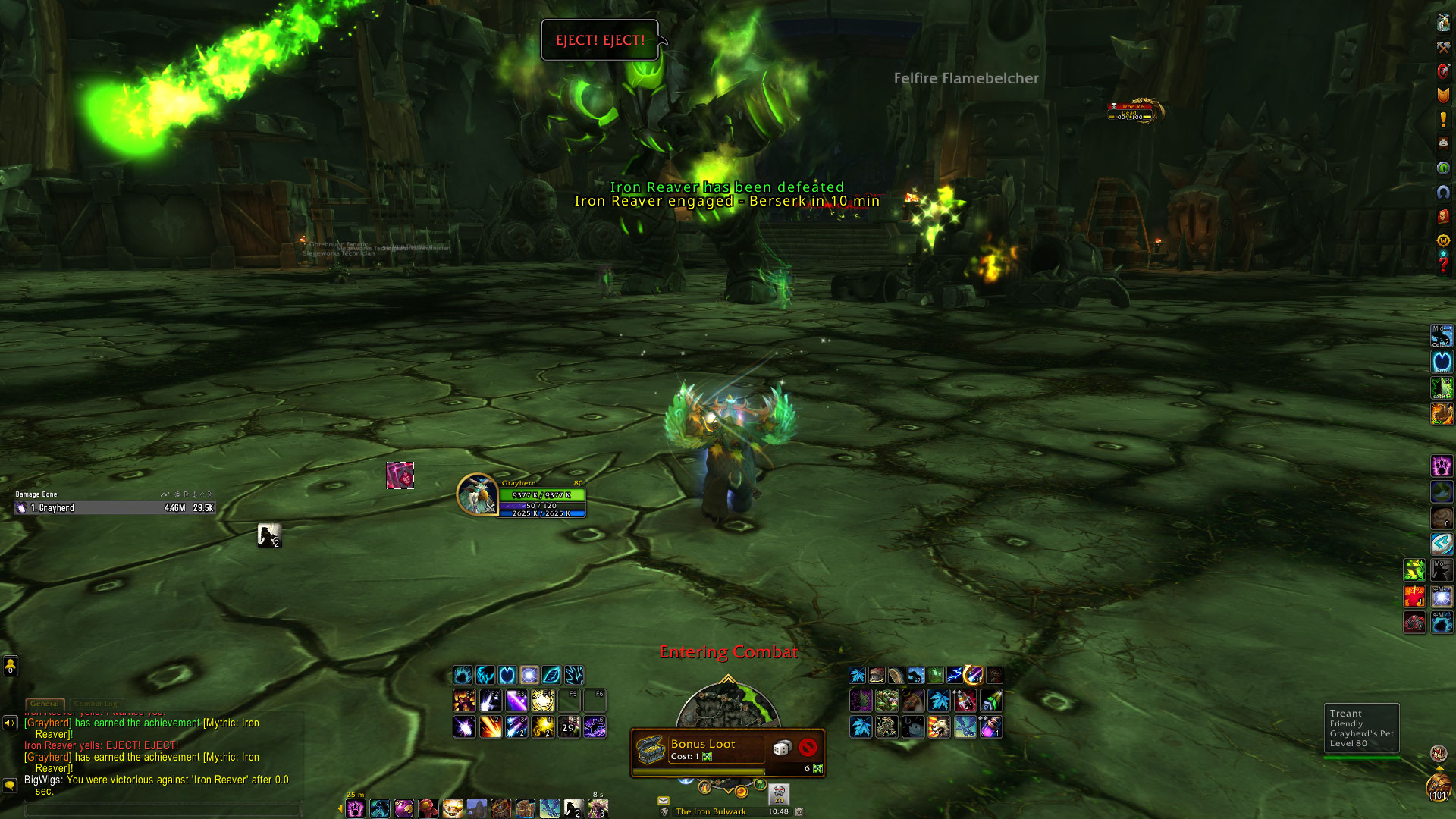Click the skull raid difficulty indicator
This screenshot has width=1456, height=819.
[x=779, y=794]
